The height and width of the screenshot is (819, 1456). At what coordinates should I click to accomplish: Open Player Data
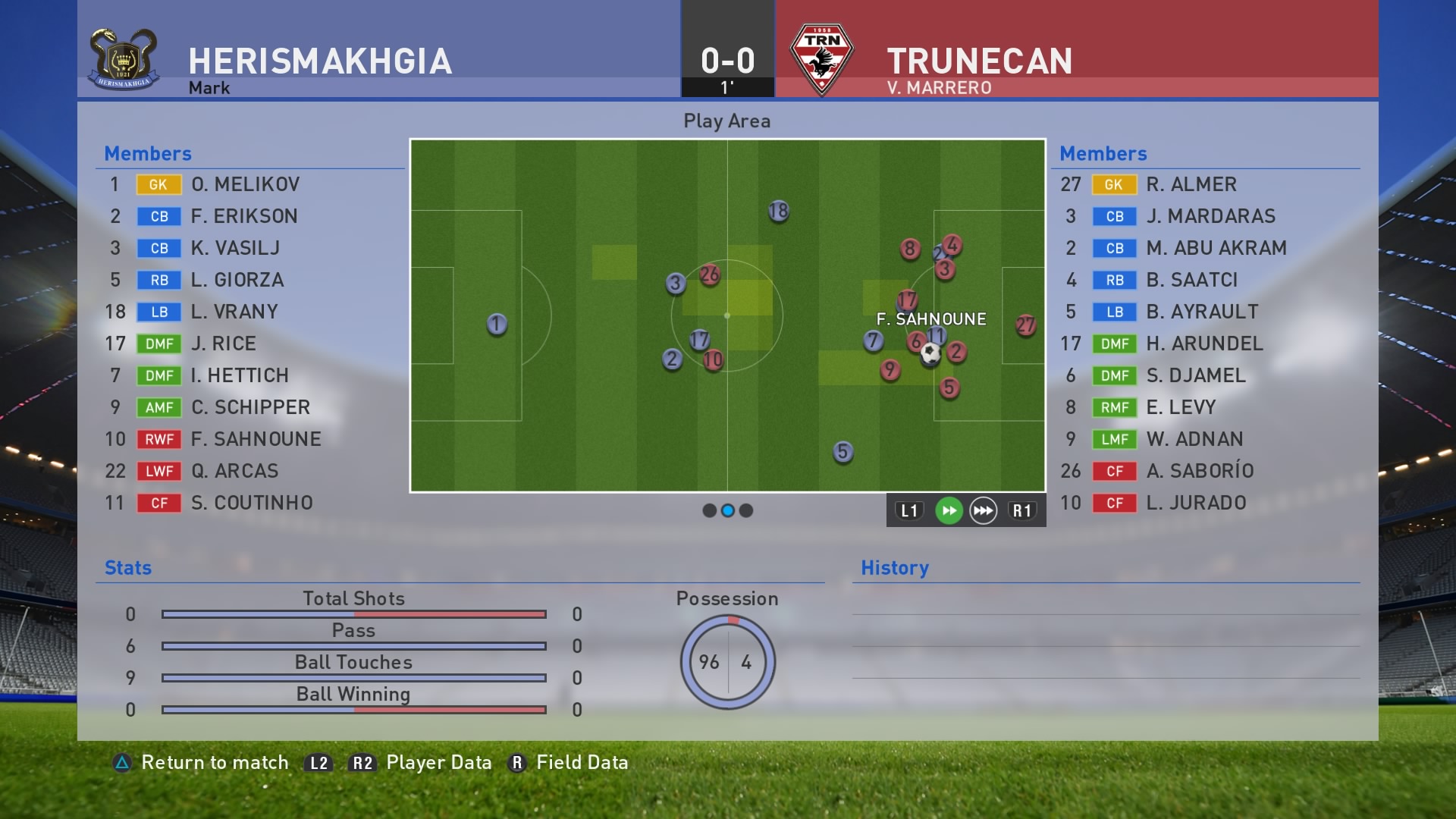438,763
